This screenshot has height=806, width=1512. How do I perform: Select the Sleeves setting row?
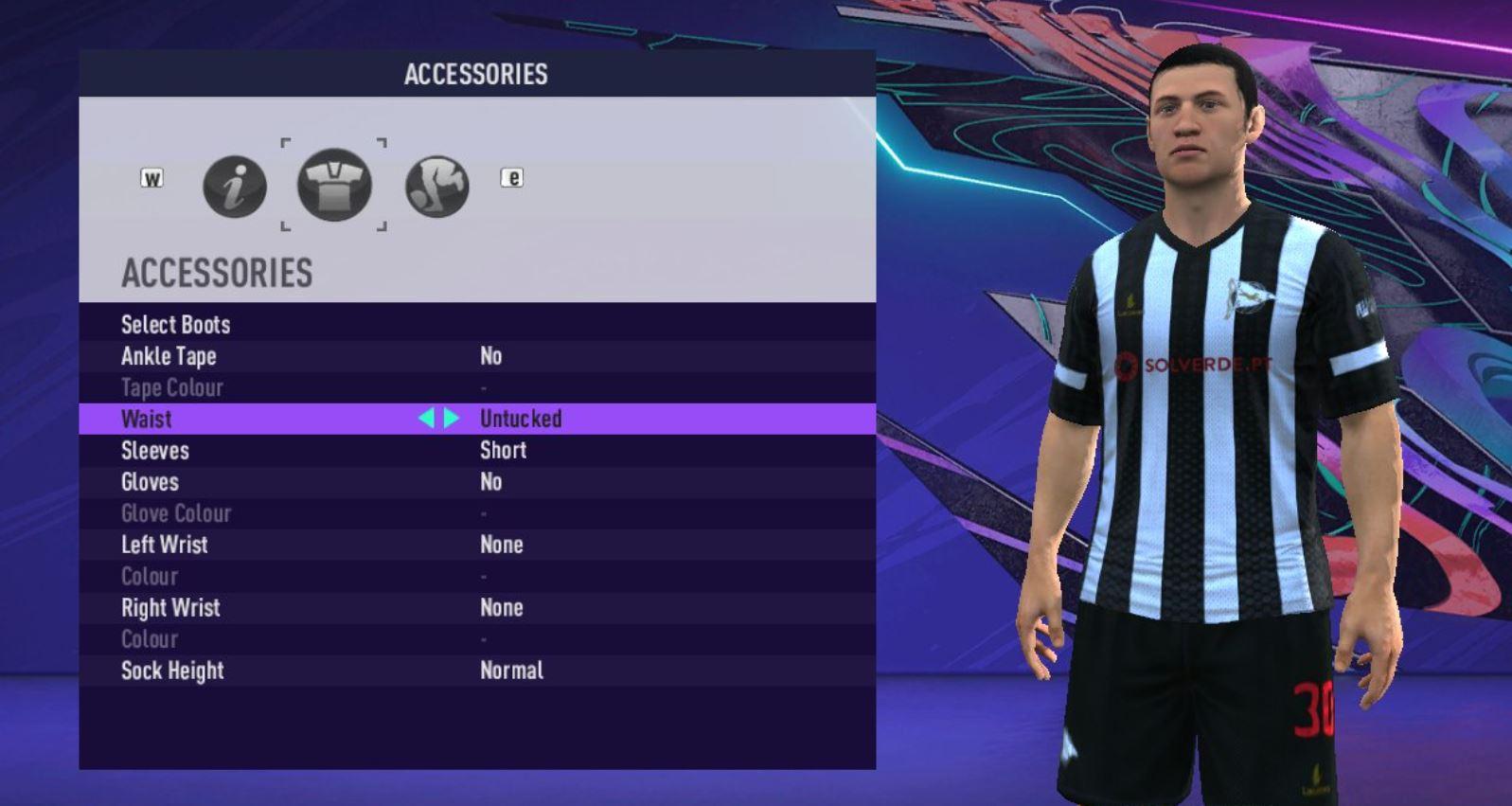point(155,451)
